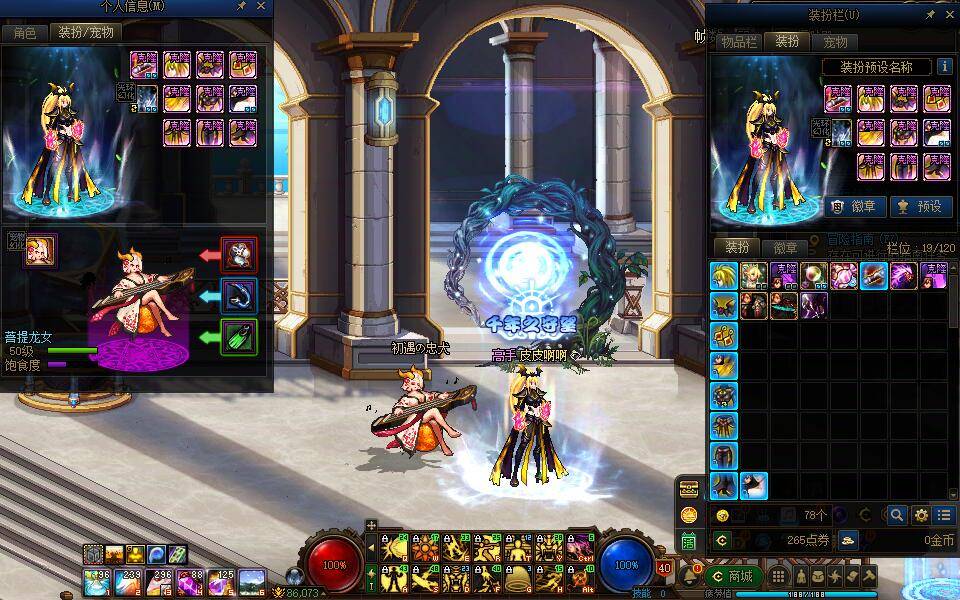Select the pet's green flipper equipment slot

pos(239,337)
